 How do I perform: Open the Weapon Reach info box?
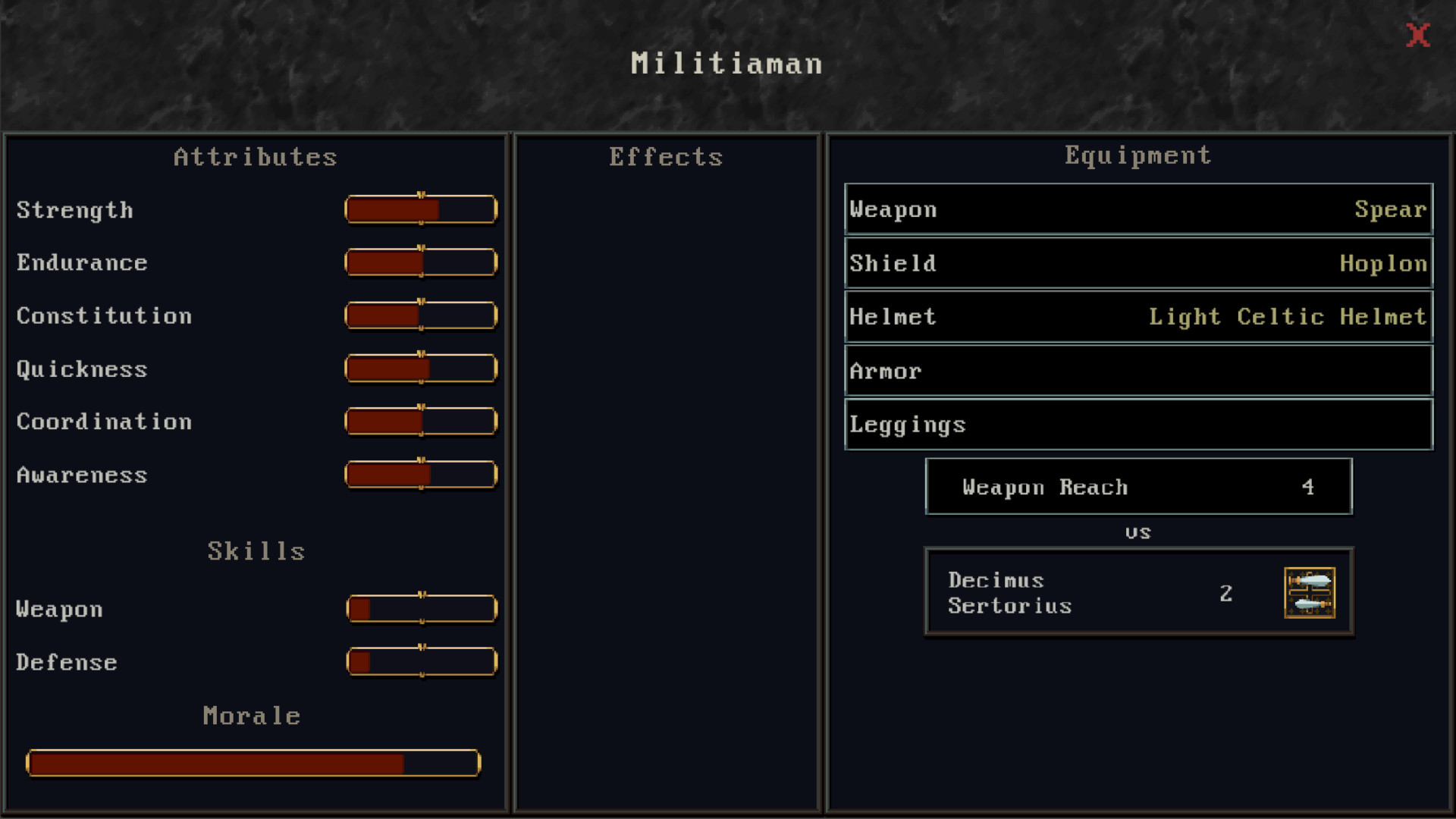click(1137, 487)
